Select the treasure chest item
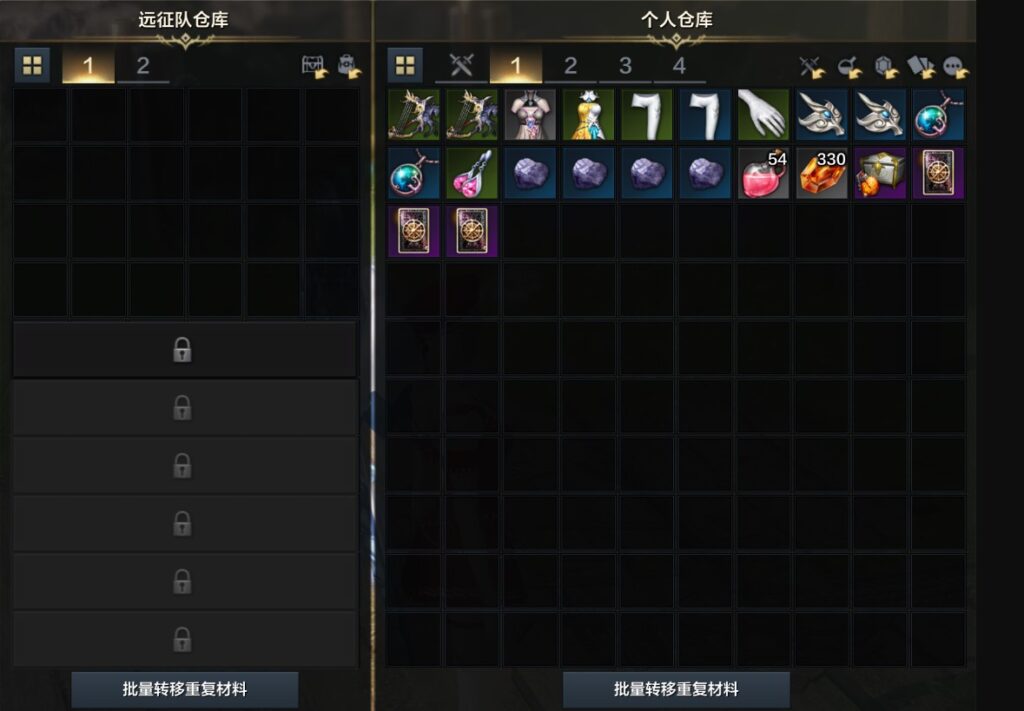 pos(880,173)
